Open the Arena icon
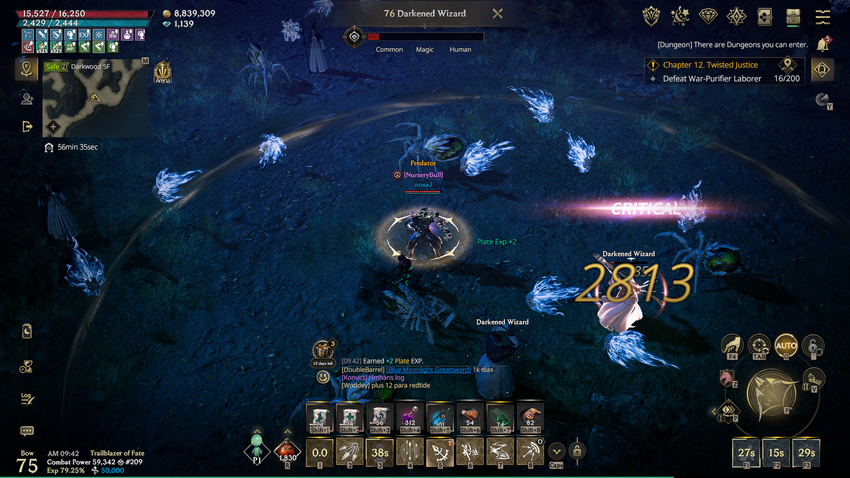850x478 pixels. click(x=162, y=73)
